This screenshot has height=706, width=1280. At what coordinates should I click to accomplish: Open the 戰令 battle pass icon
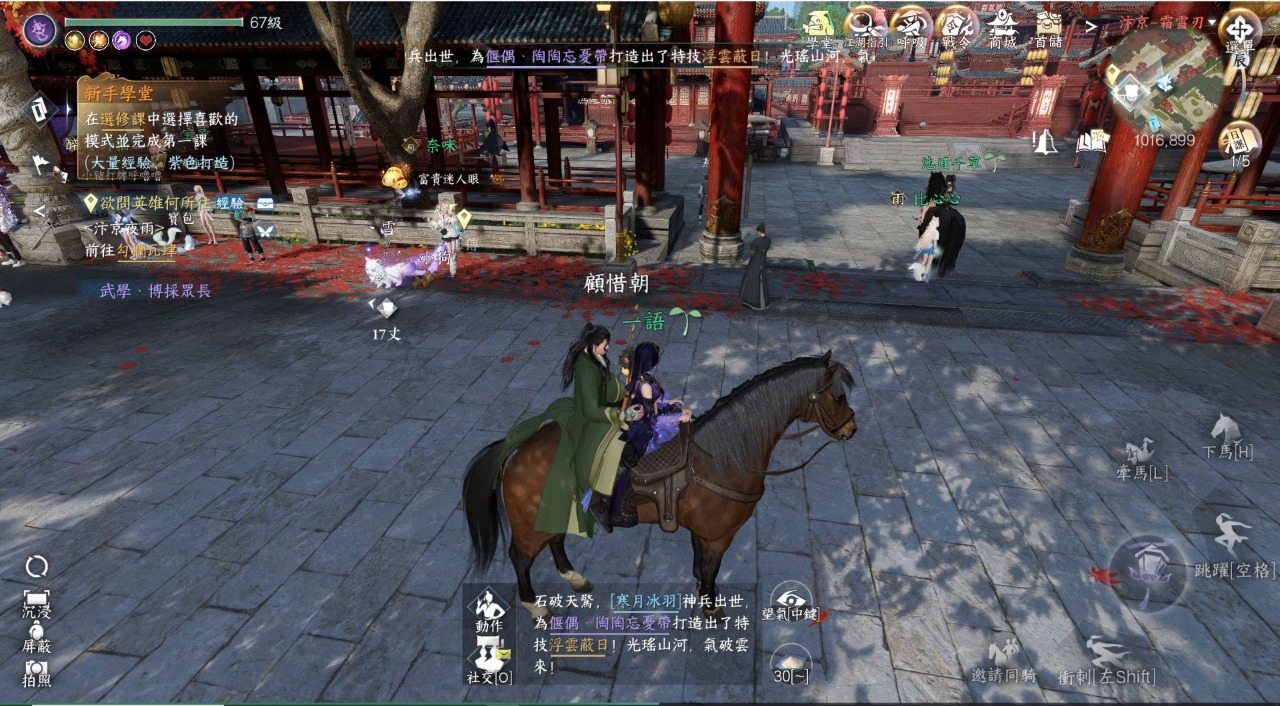[956, 26]
